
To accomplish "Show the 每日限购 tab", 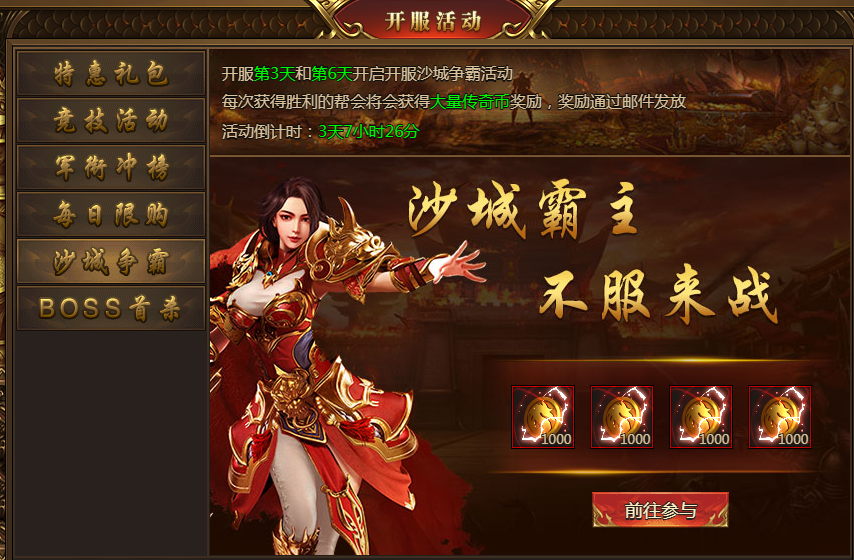I will [111, 215].
